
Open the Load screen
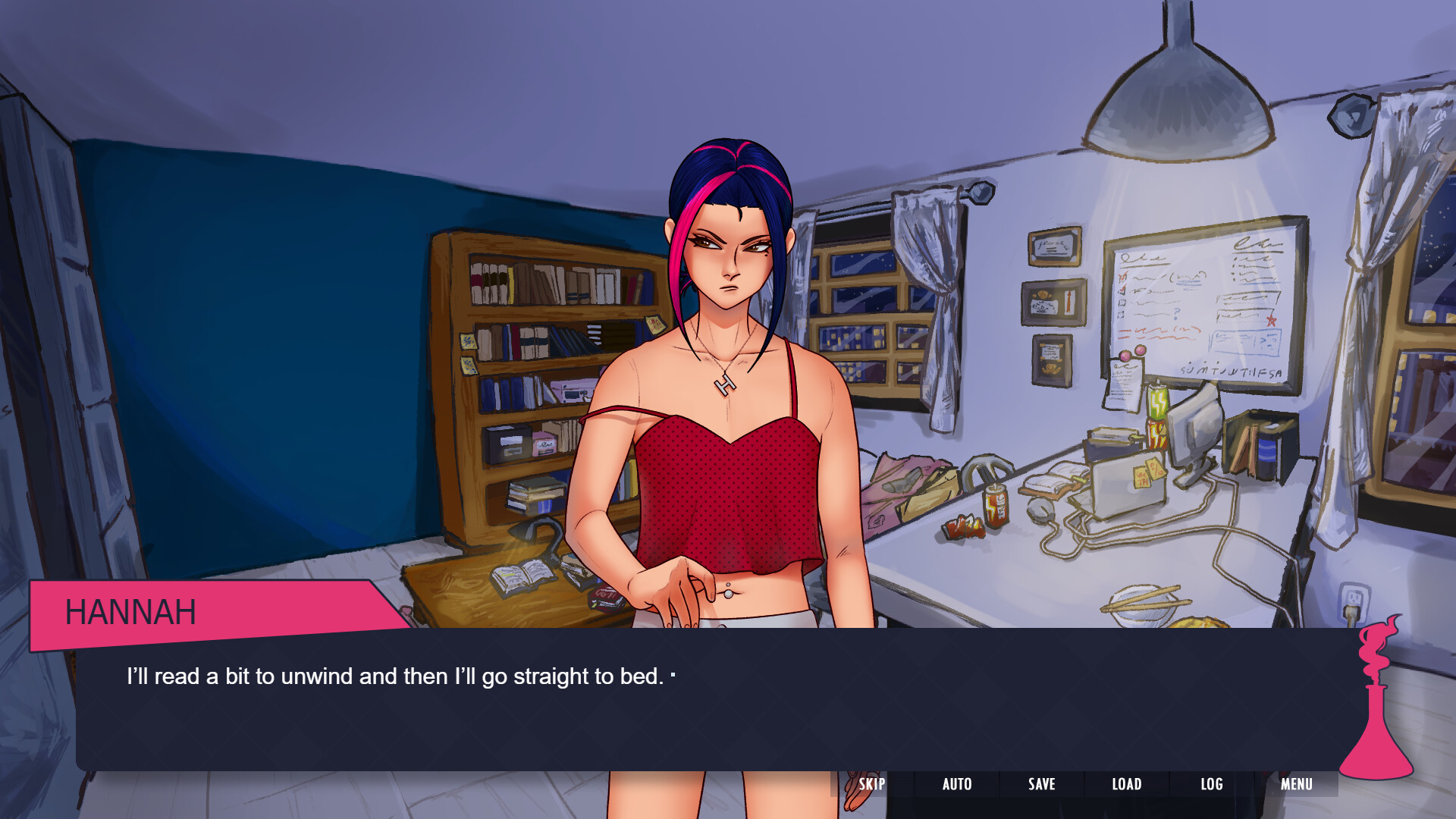pos(1127,784)
